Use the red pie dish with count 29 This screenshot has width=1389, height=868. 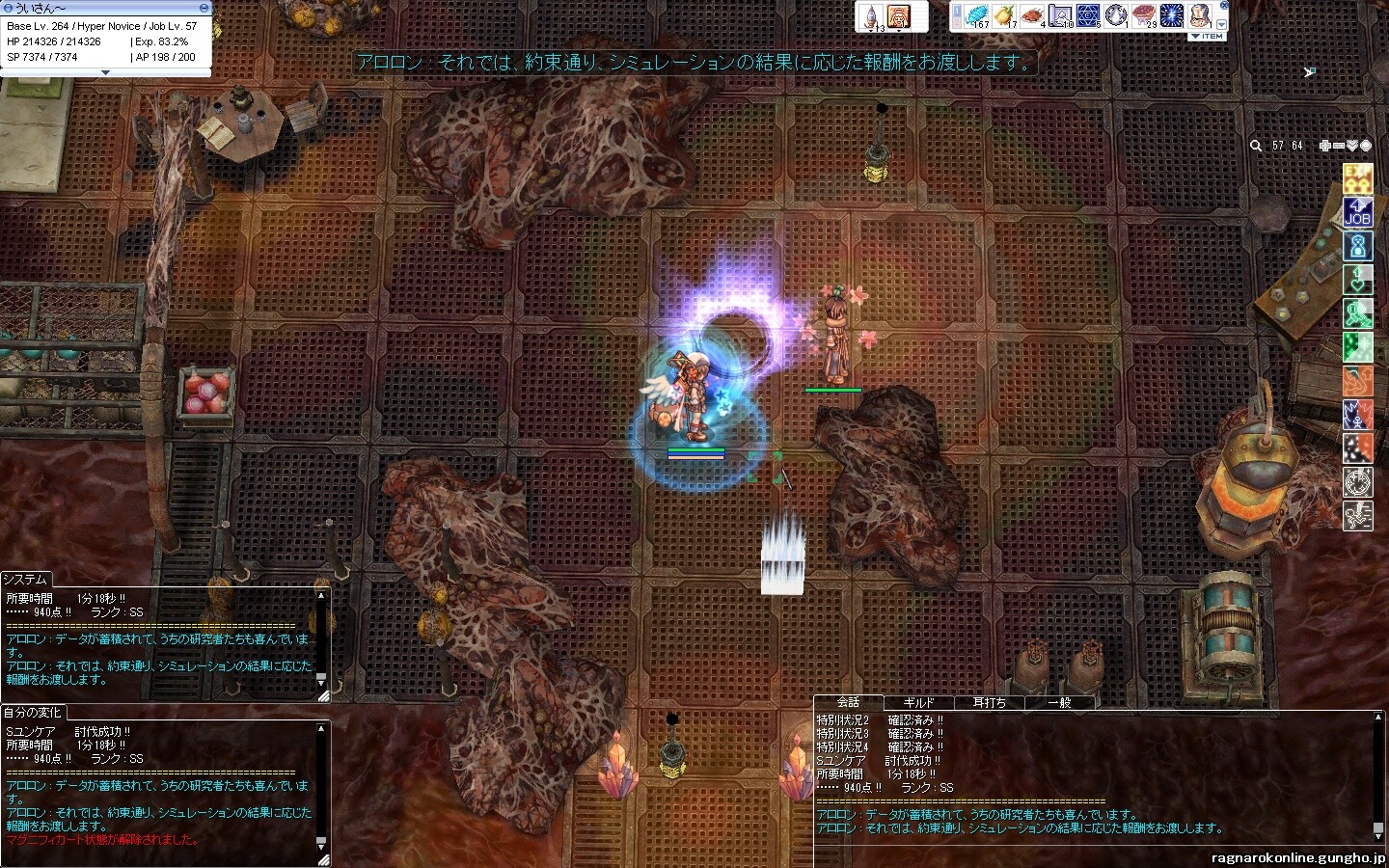1144,16
